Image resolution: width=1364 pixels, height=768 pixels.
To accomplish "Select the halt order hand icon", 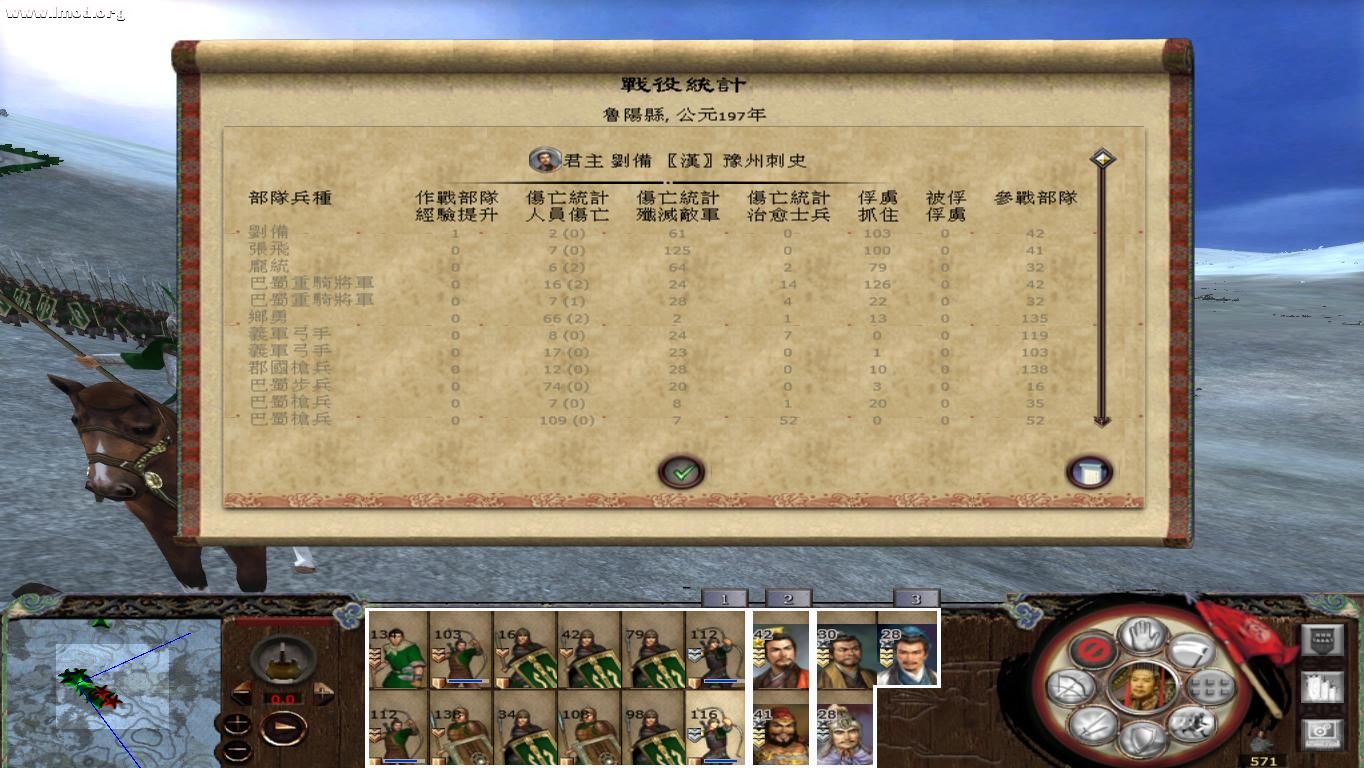I will (1141, 634).
